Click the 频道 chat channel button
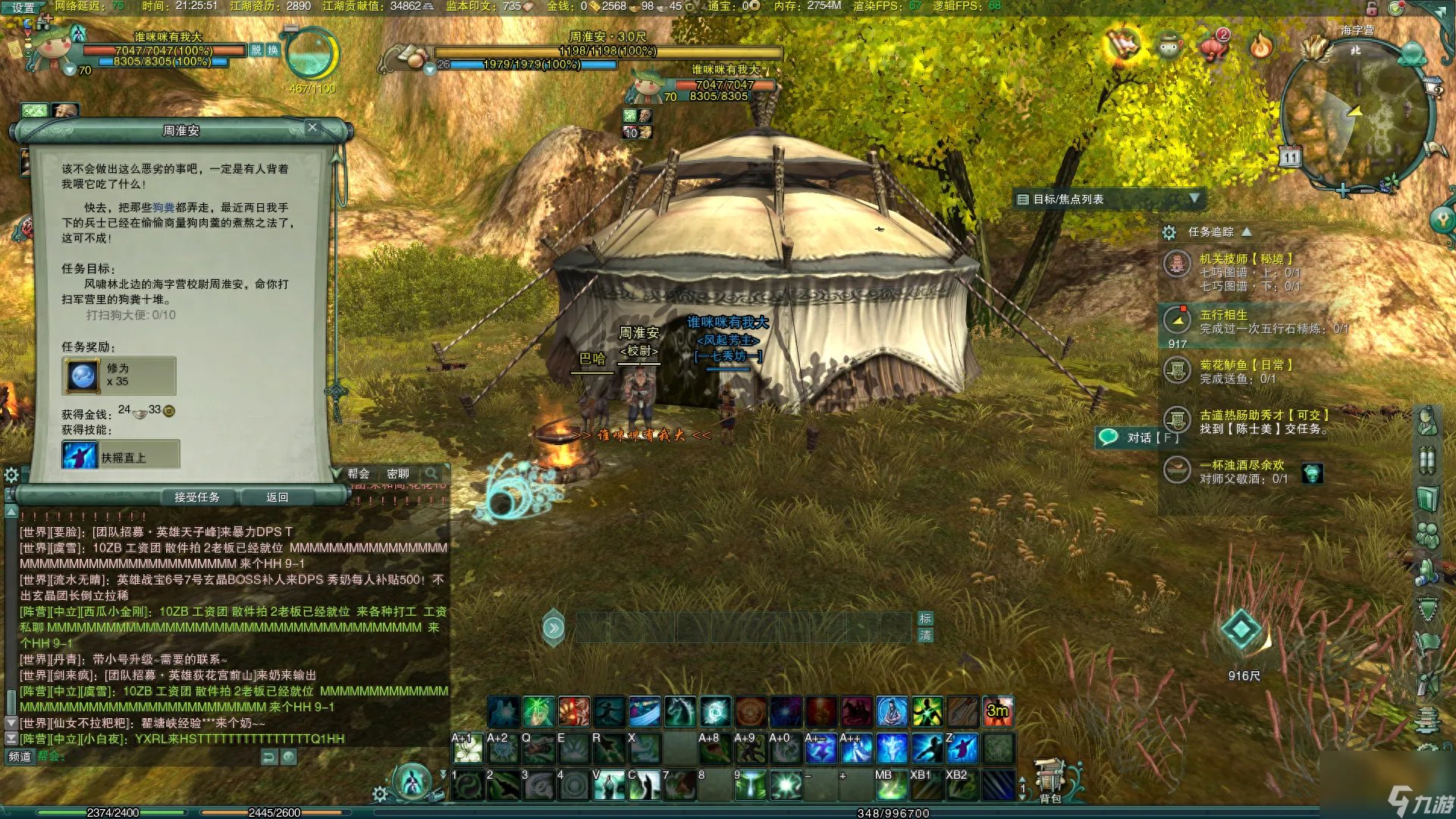This screenshot has width=1456, height=819. [20, 756]
